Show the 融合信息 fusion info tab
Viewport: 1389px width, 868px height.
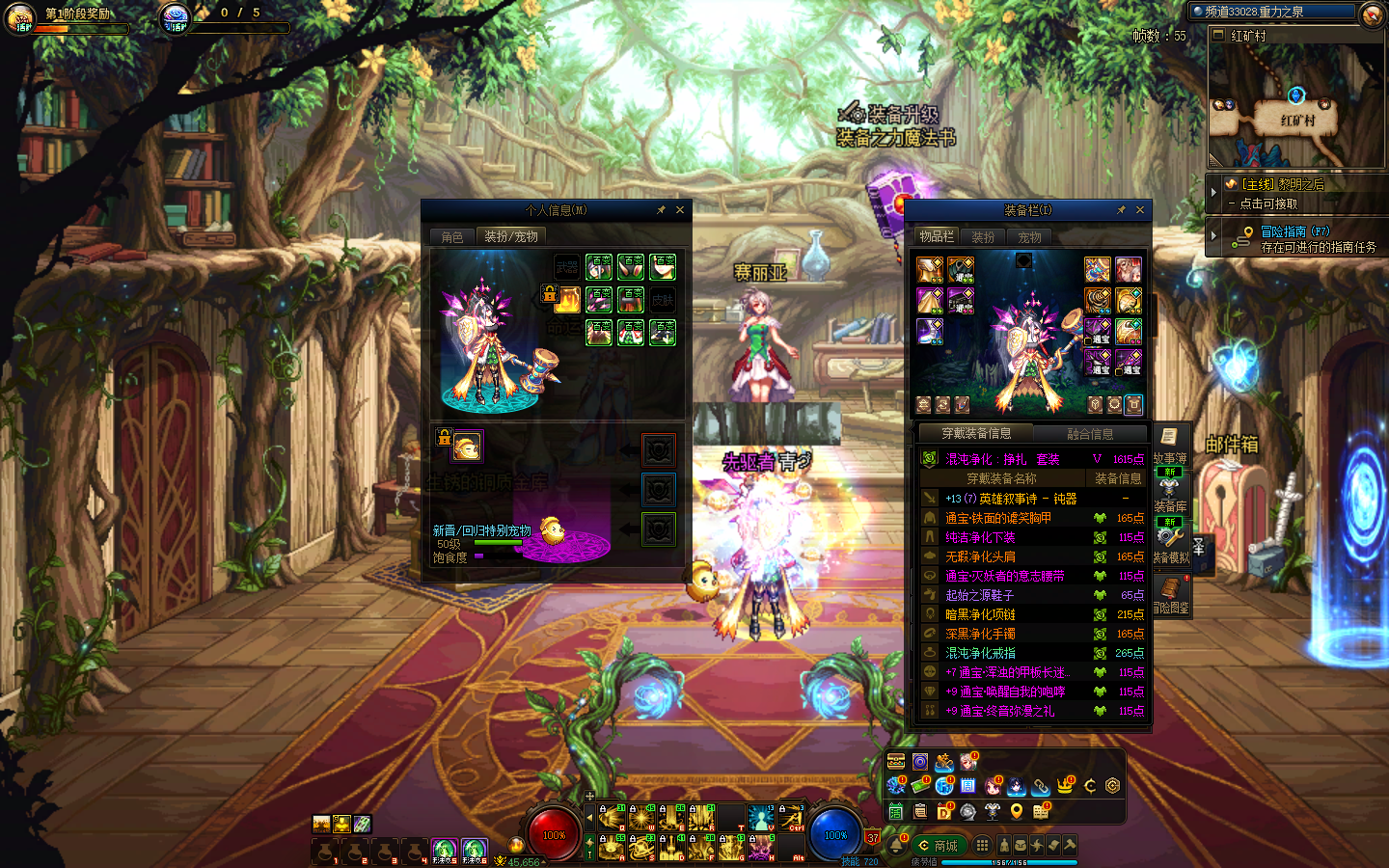pos(1090,434)
